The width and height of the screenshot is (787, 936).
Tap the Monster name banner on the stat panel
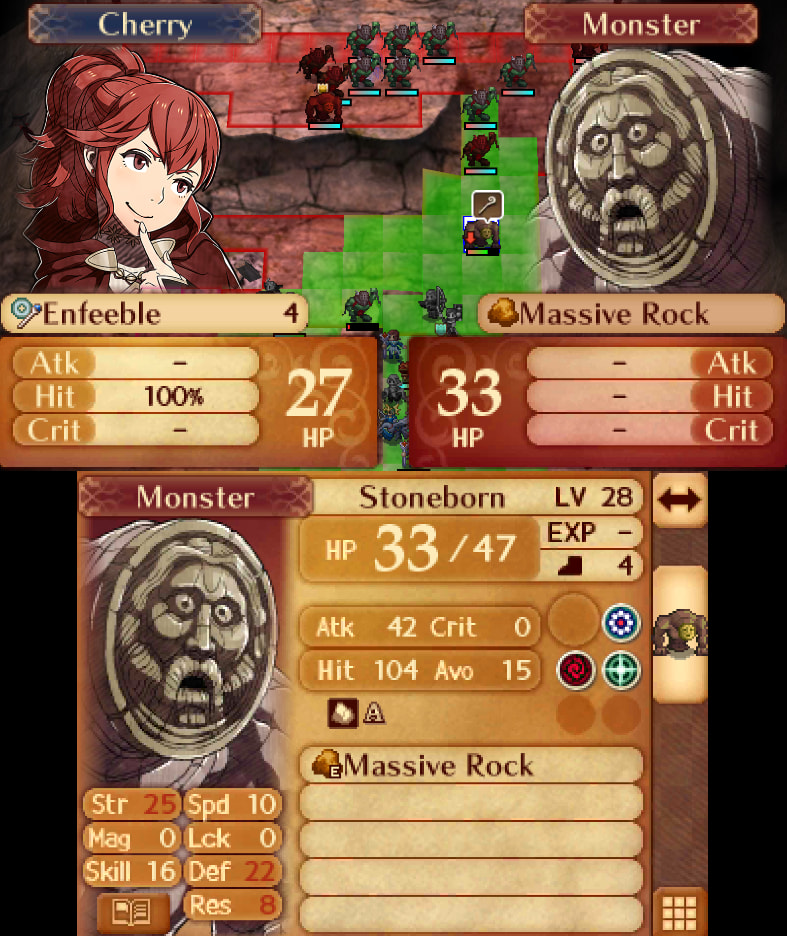tap(195, 497)
